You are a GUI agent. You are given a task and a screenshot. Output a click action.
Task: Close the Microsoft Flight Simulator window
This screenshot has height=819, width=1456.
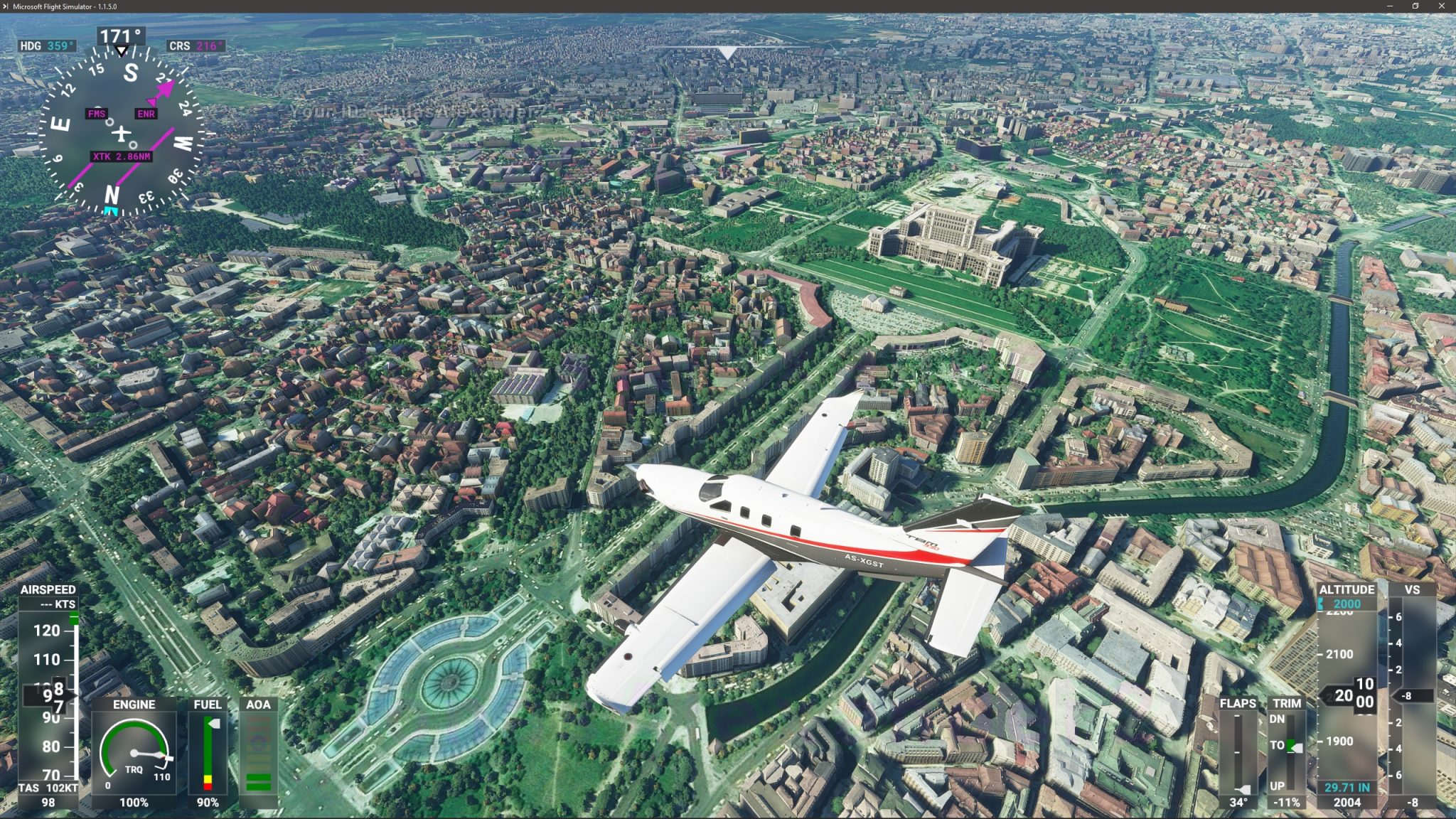pos(1442,6)
